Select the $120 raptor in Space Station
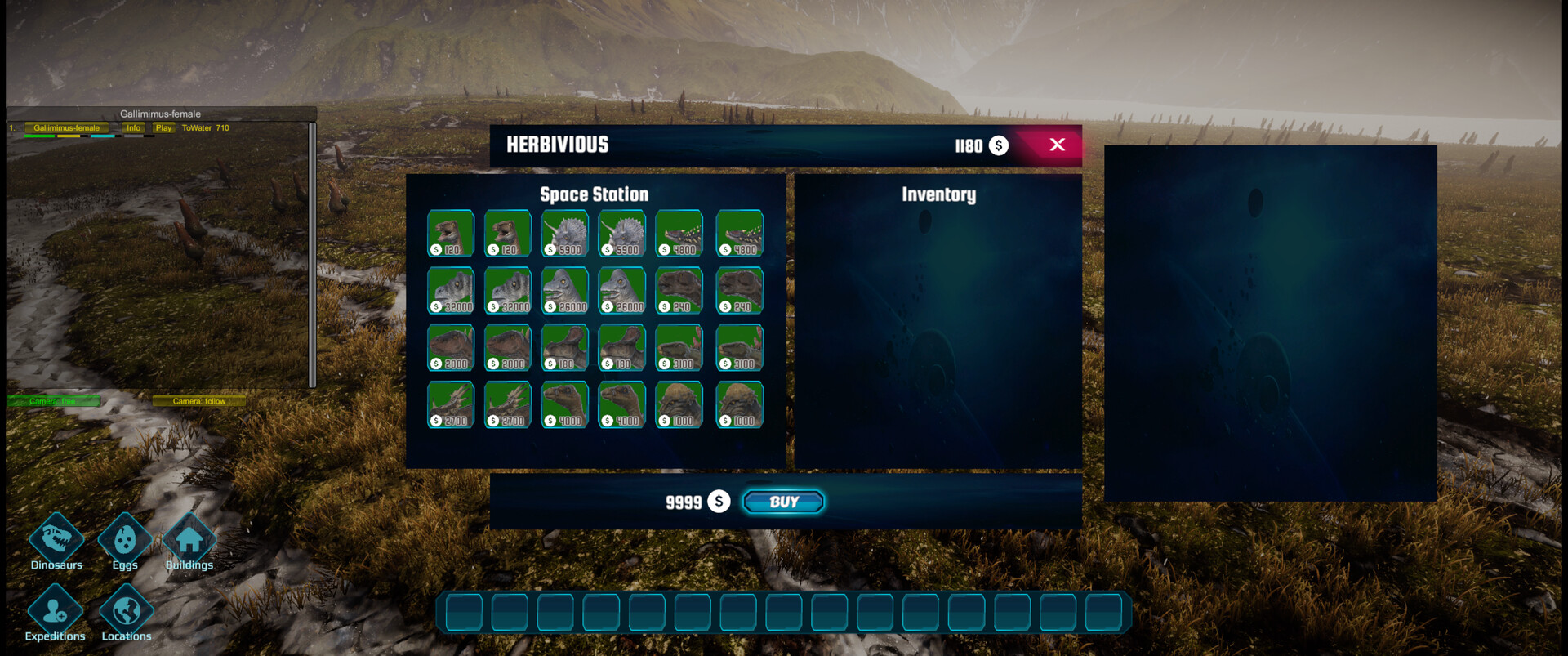This screenshot has height=656, width=1568. click(450, 233)
